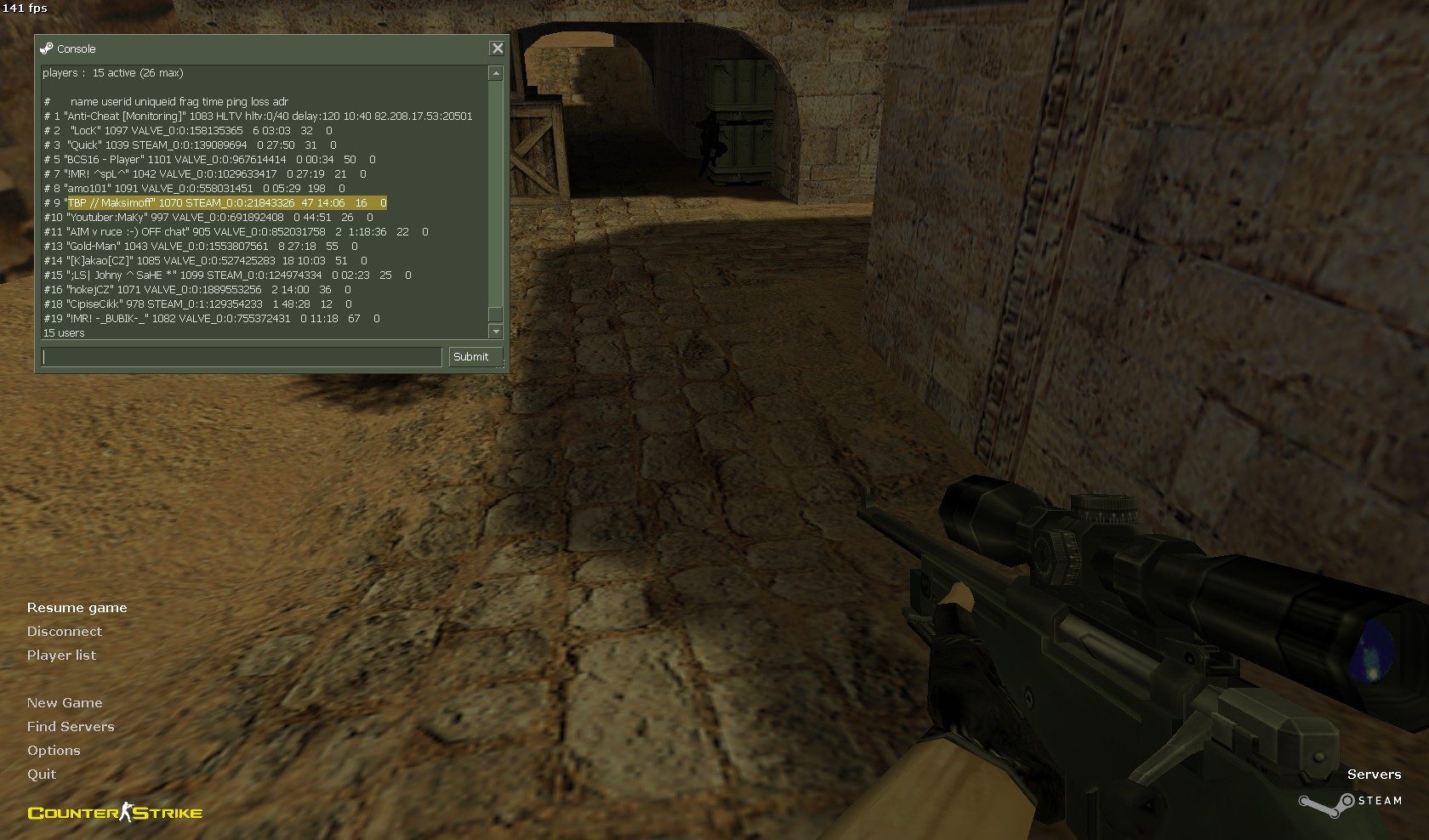Select the highlighted TBP // Maksimoff console line
This screenshot has width=1429, height=840.
(225, 203)
